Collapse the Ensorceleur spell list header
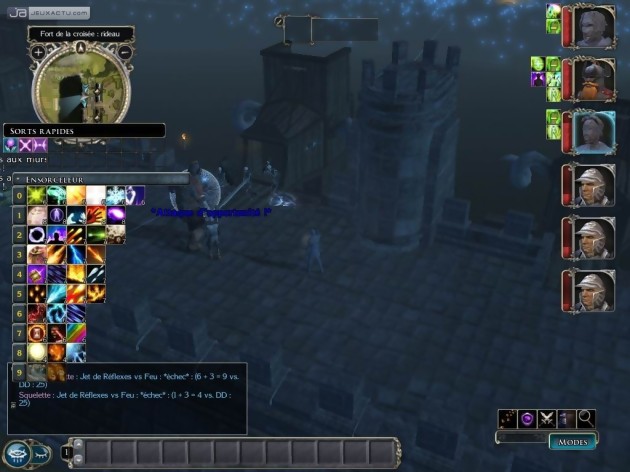630x472 pixels. point(18,179)
